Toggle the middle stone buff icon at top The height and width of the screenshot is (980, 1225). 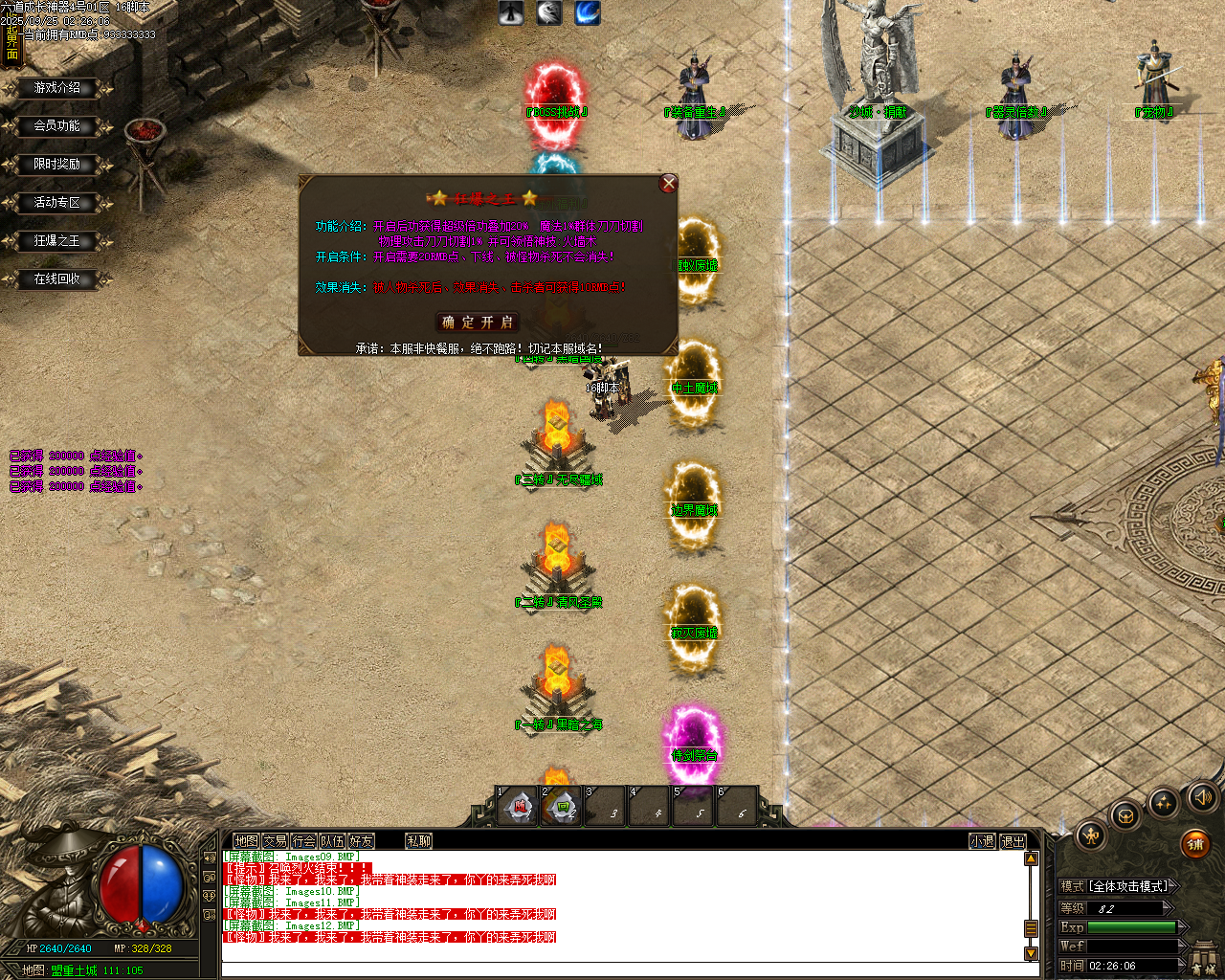(548, 12)
